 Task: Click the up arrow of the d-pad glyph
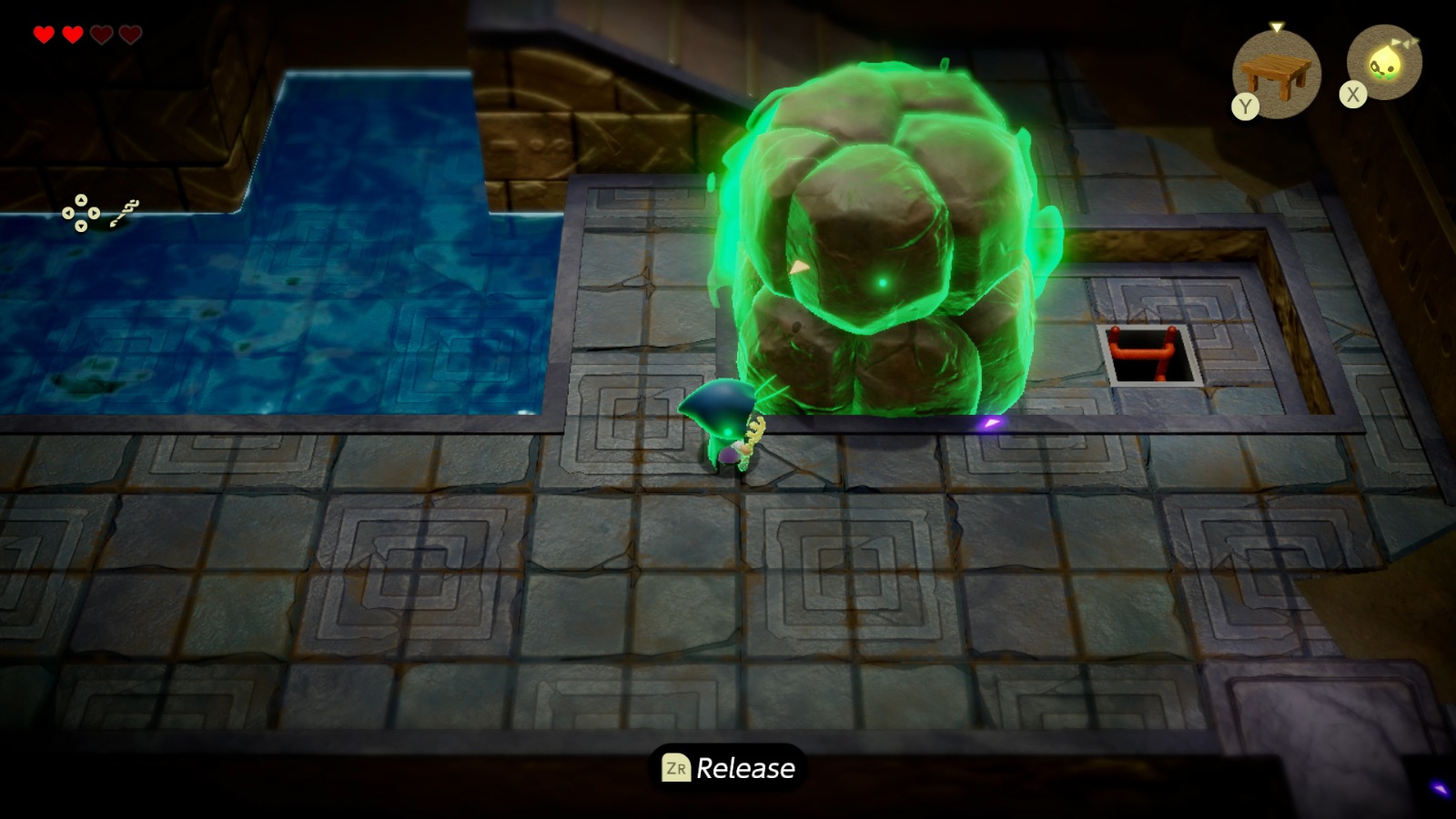81,202
